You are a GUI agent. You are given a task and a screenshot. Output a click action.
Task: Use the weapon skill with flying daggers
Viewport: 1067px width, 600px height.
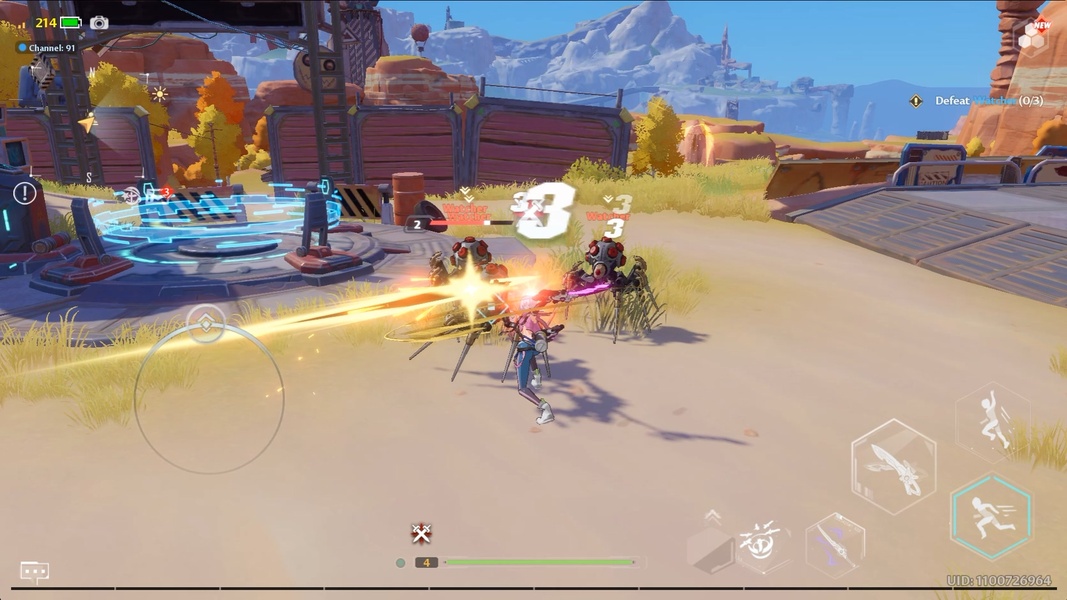[x=762, y=545]
